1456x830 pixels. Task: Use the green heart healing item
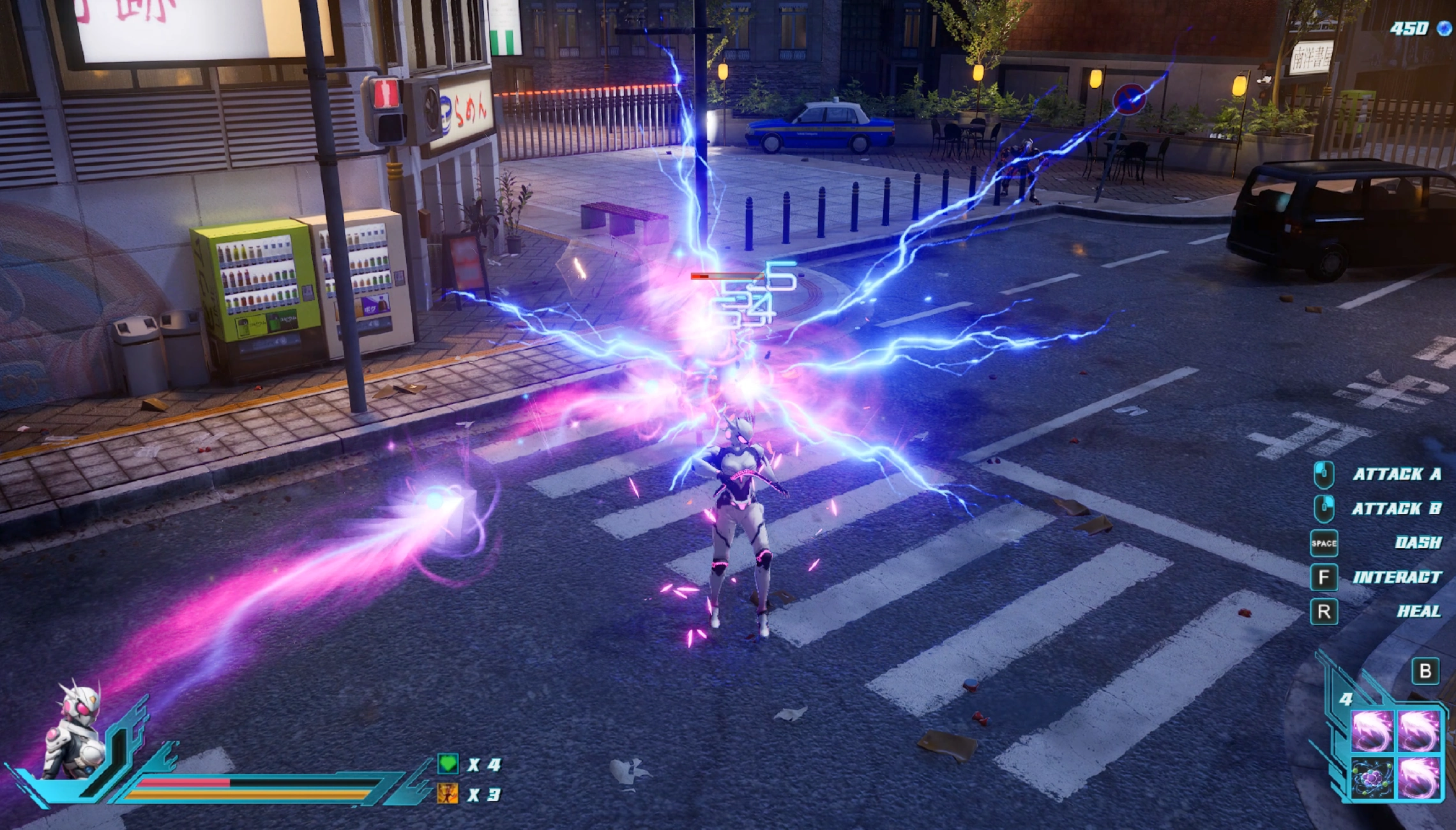(x=448, y=763)
